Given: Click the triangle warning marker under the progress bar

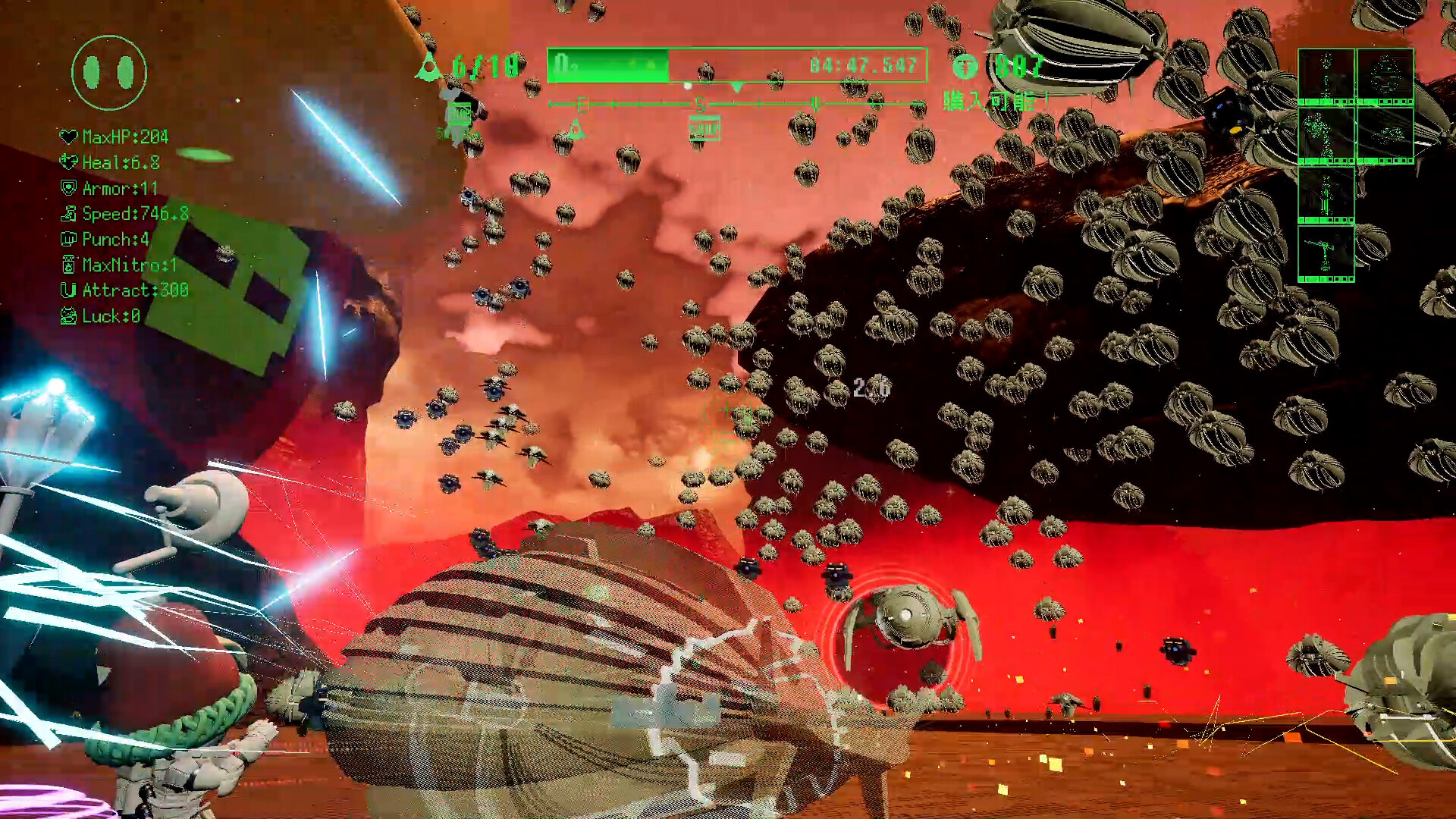Looking at the screenshot, I should tap(576, 127).
